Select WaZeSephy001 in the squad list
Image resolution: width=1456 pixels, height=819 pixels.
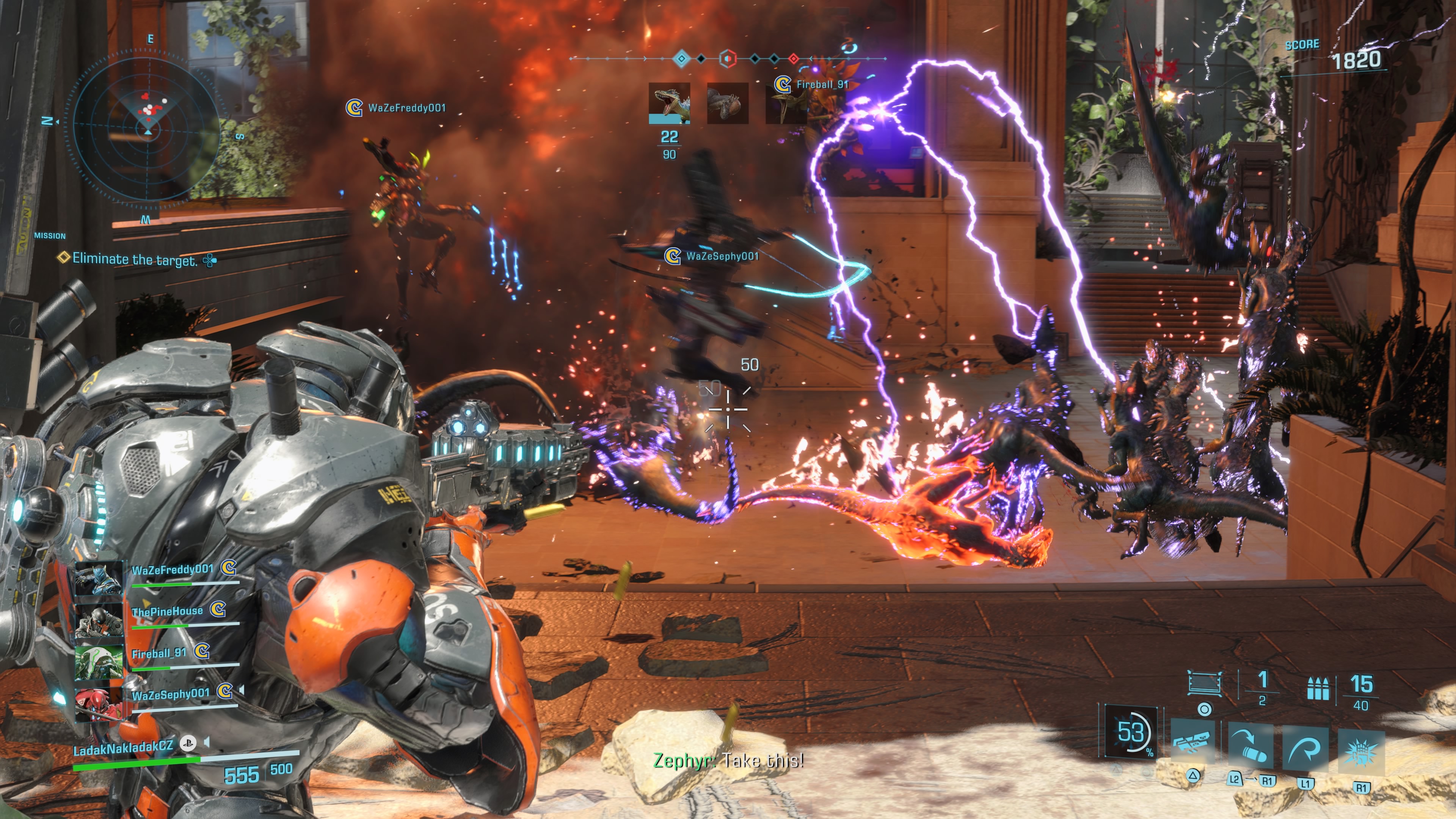point(170,695)
